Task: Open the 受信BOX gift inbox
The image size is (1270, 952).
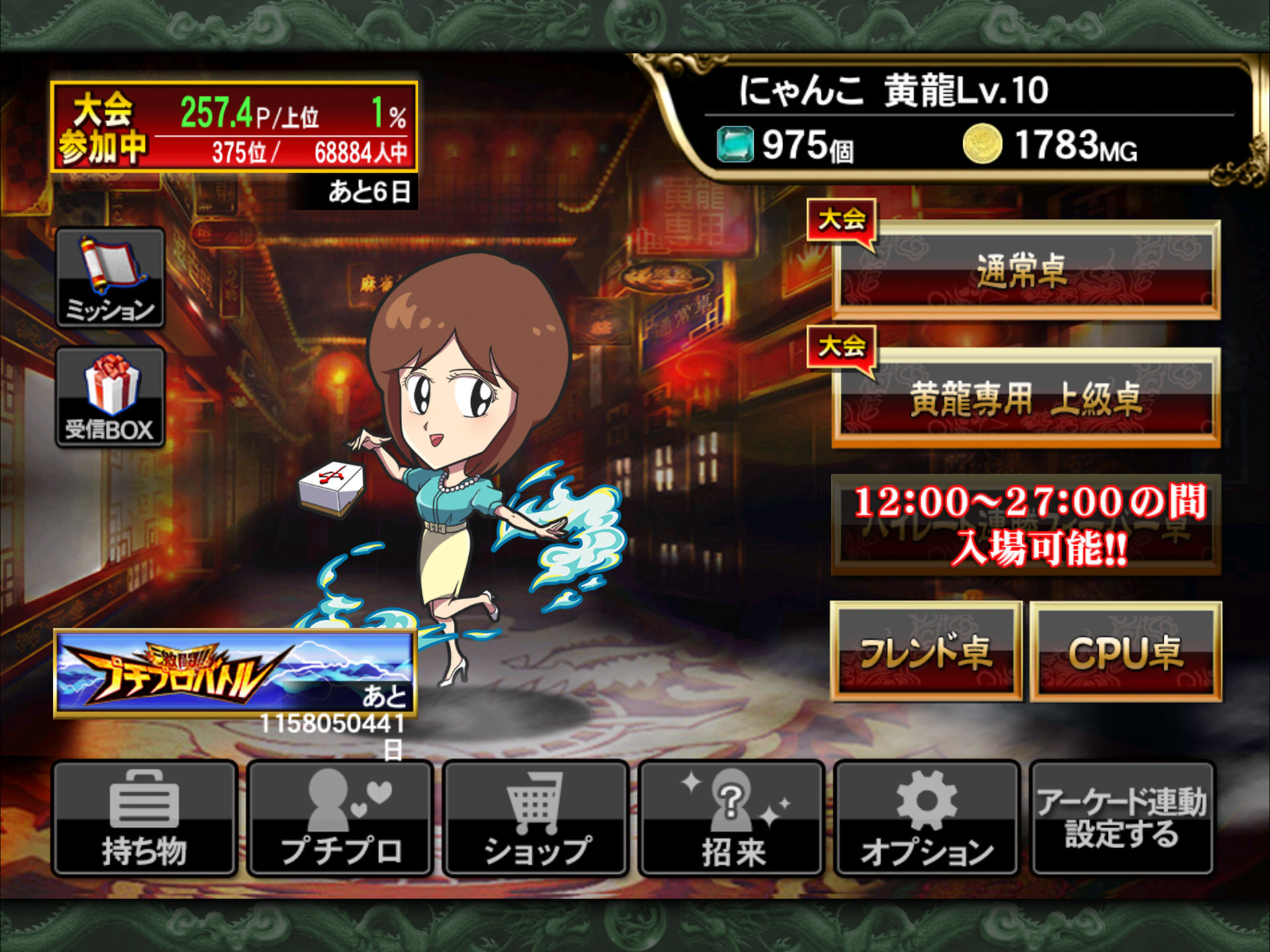Action: pyautogui.click(x=110, y=397)
